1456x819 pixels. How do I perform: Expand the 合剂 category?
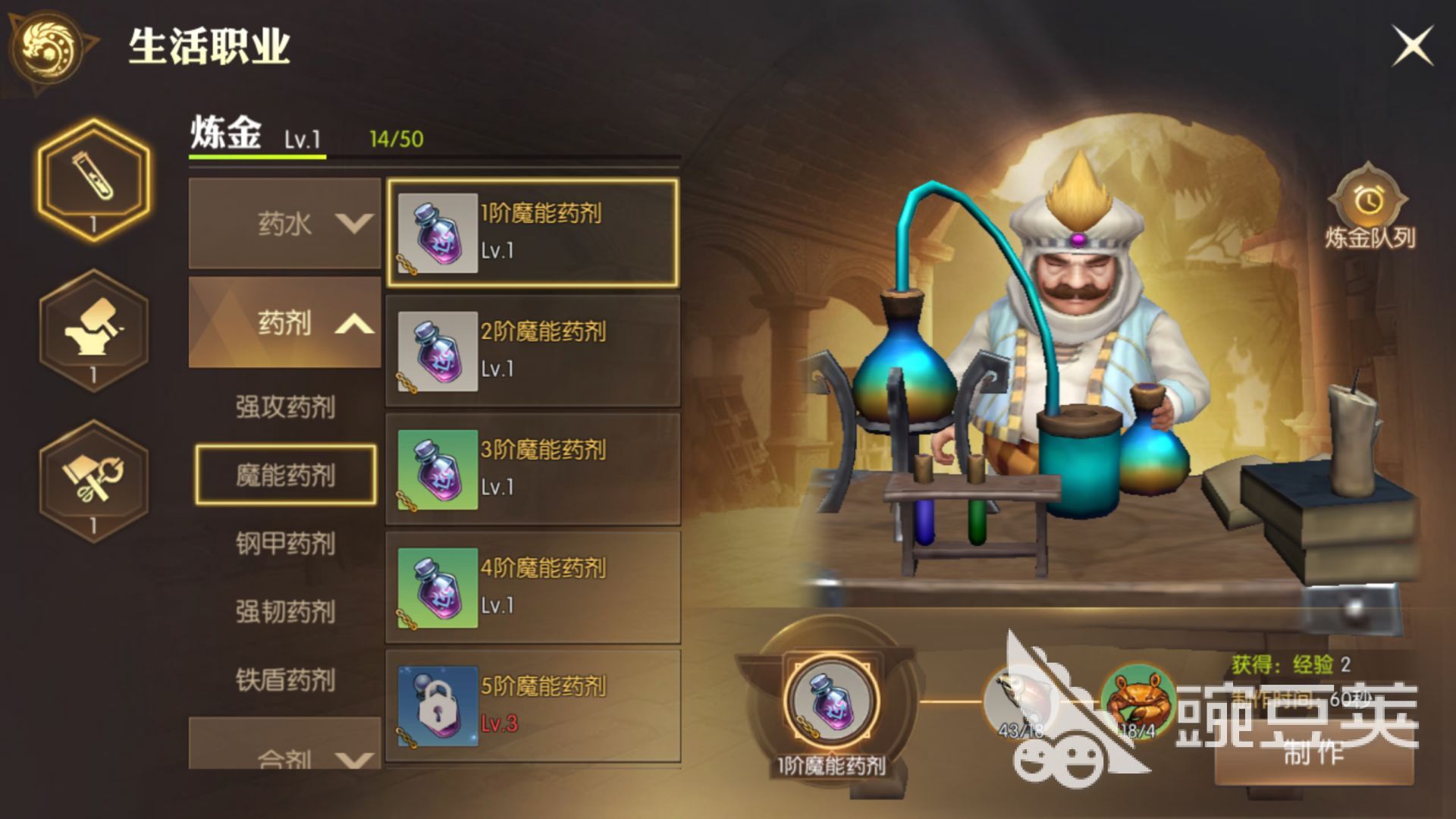pos(284,749)
